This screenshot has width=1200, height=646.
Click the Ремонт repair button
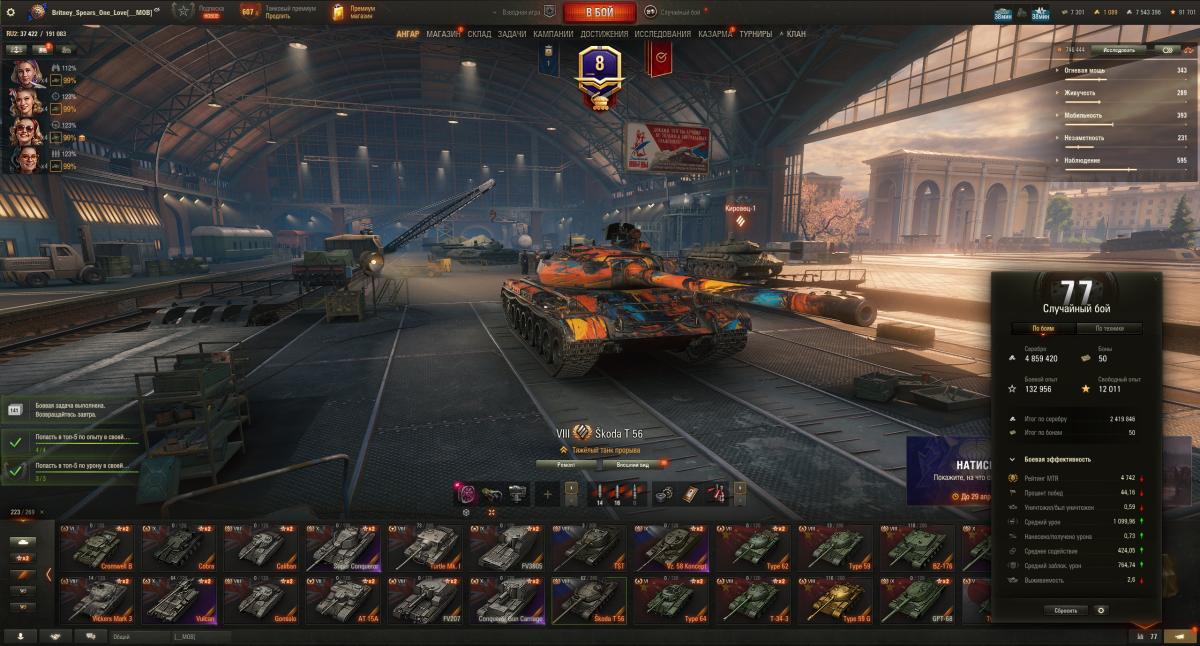coord(565,464)
